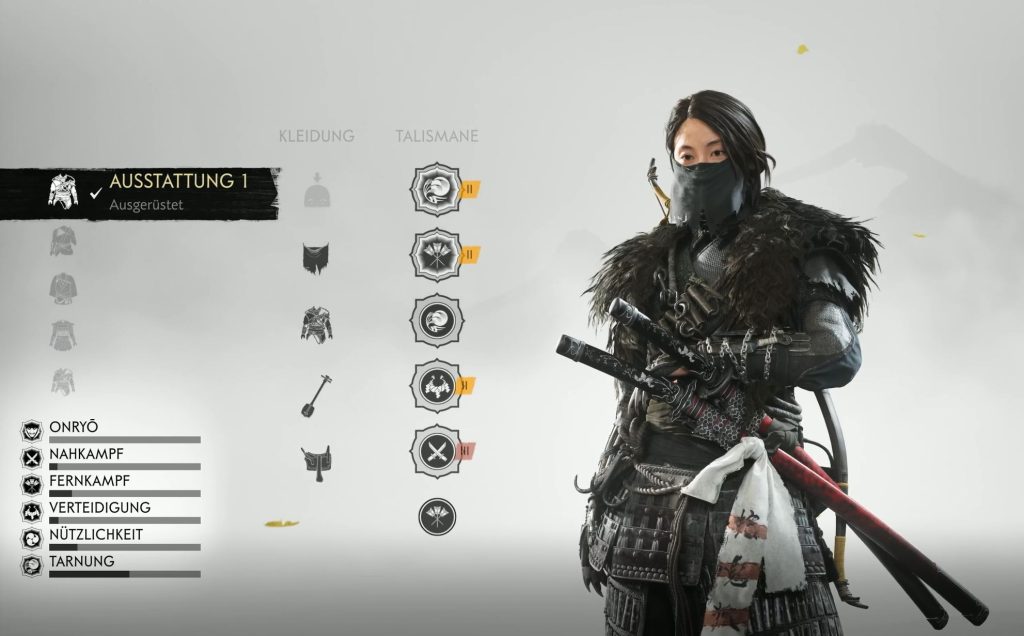Choose the swirl talisman without a rank tag

(x=437, y=321)
